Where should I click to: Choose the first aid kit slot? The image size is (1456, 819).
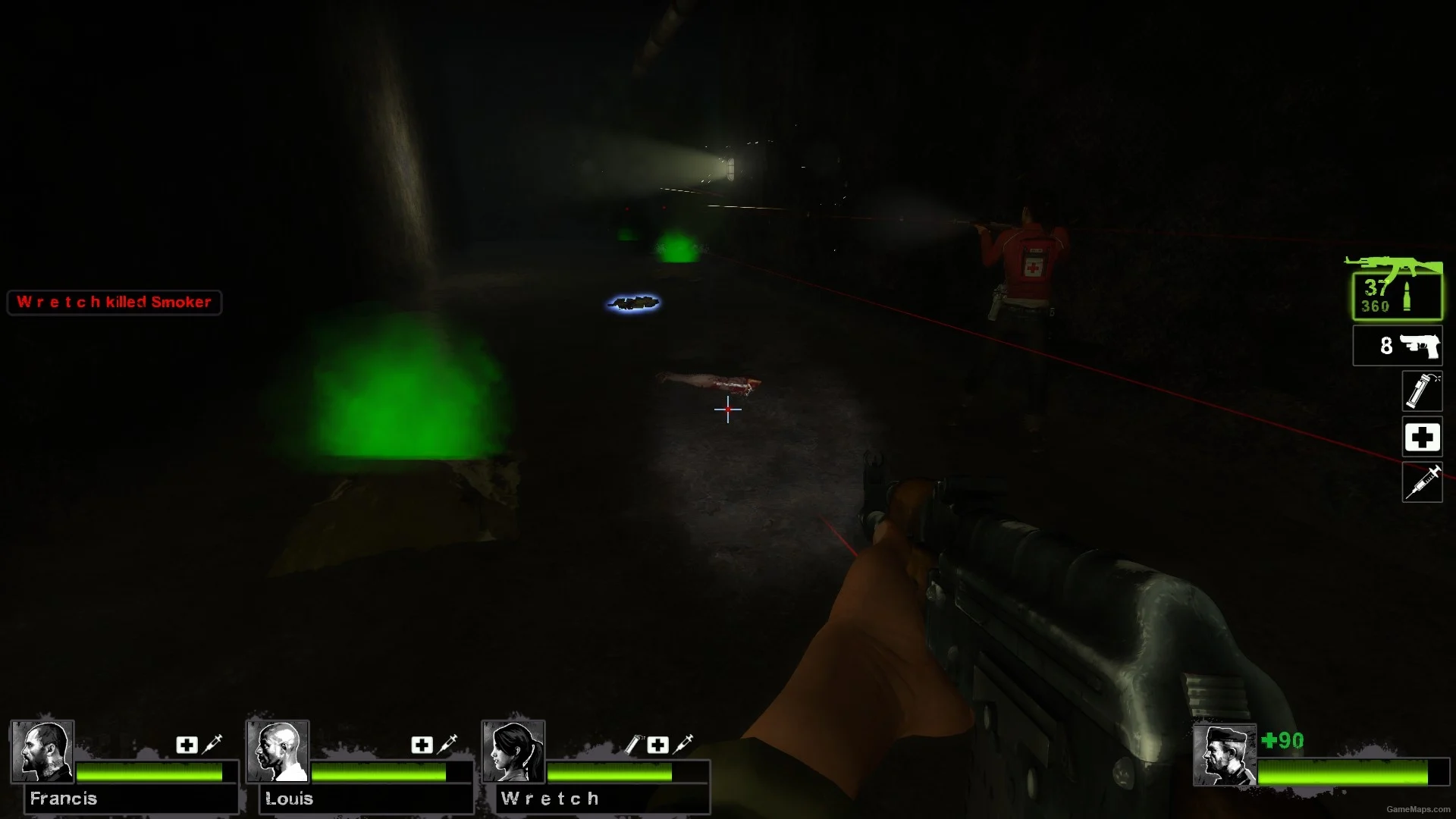[1421, 438]
